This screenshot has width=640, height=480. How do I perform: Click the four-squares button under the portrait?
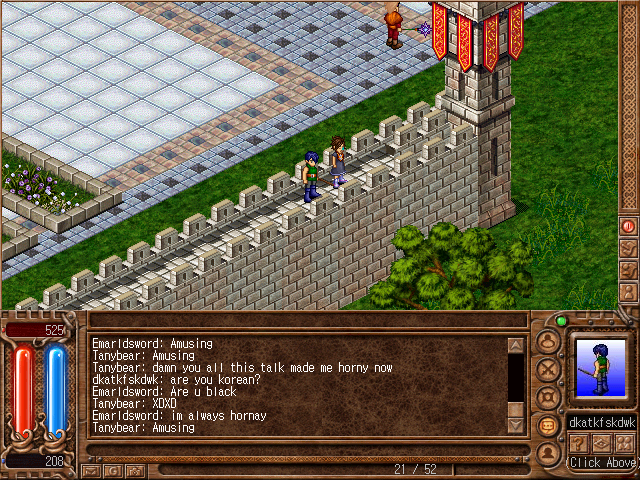(625, 443)
